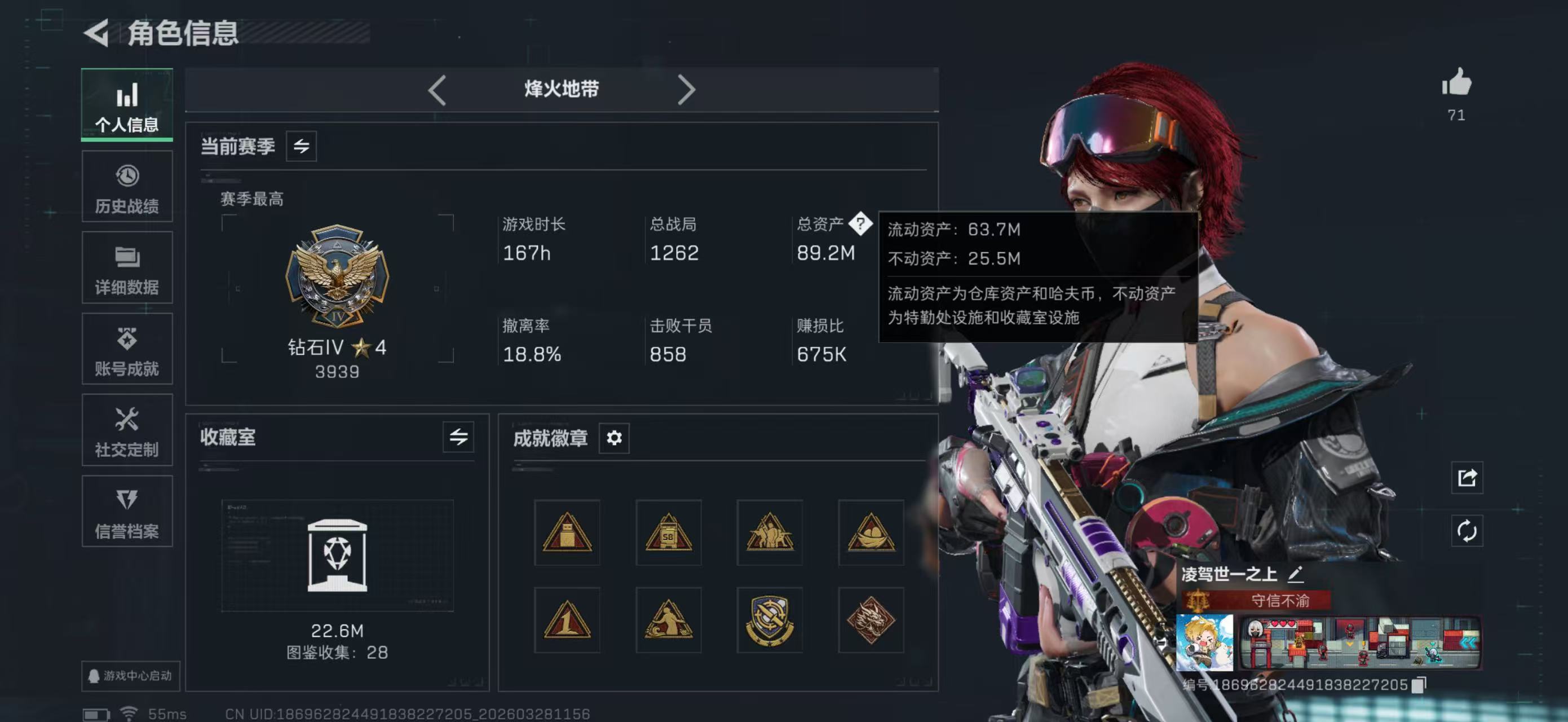The height and width of the screenshot is (722, 1568).
Task: Launch 游戏中心启动
Action: click(130, 676)
